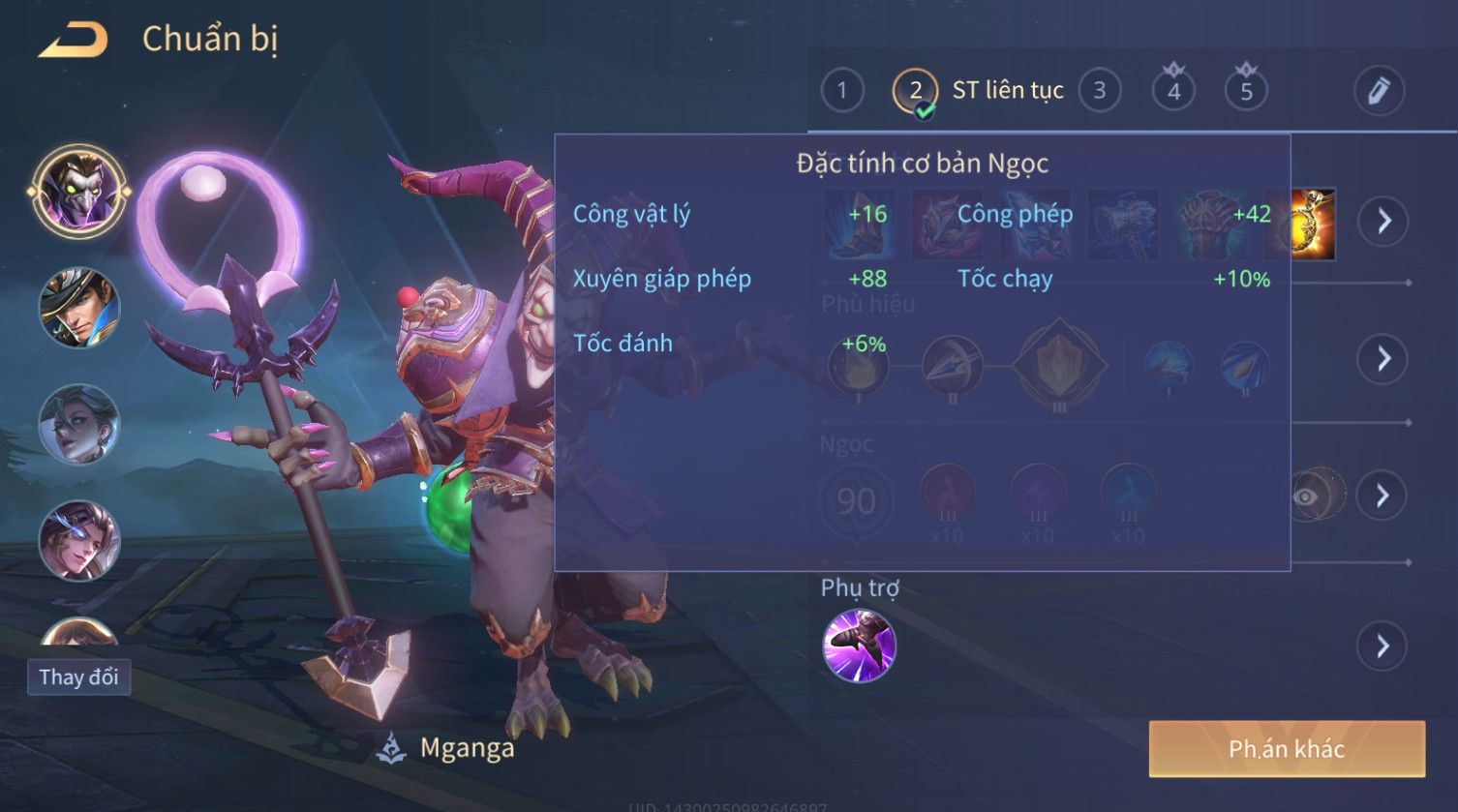Open the Phụ trợ selection arrow
1458x812 pixels.
(1383, 646)
